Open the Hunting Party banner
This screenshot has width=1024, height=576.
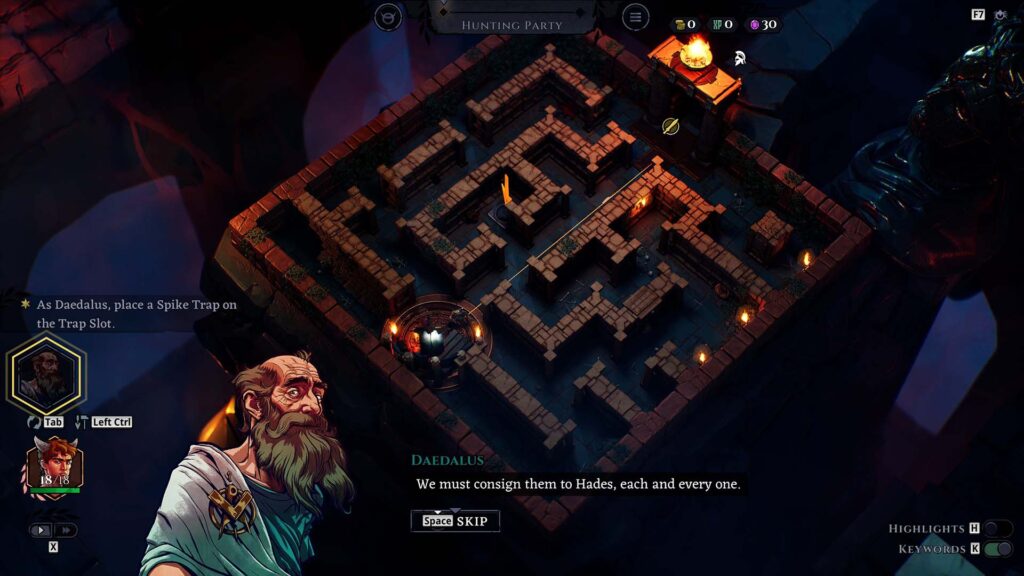tap(511, 24)
